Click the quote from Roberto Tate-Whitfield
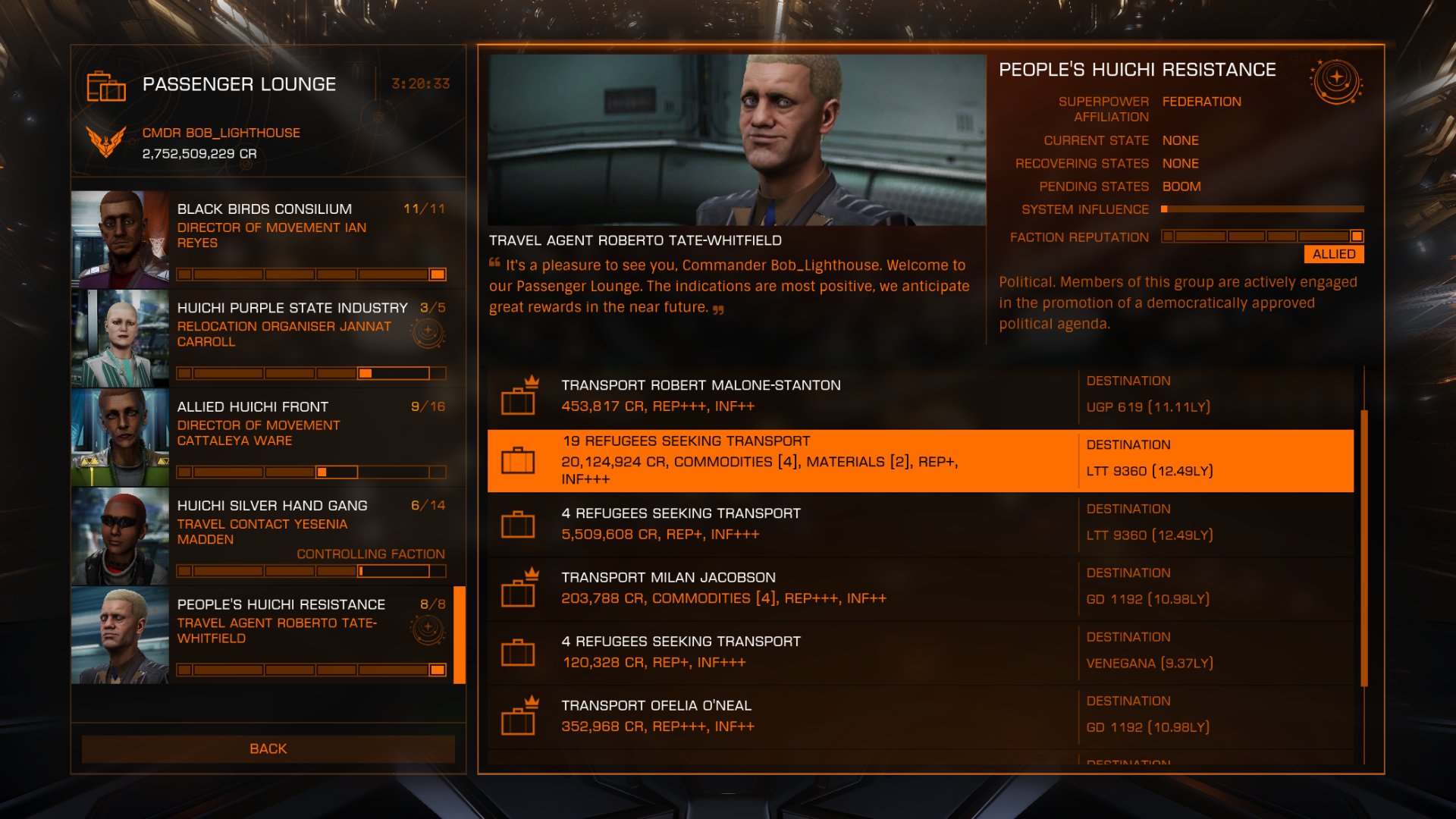The image size is (1456, 819). [x=732, y=287]
